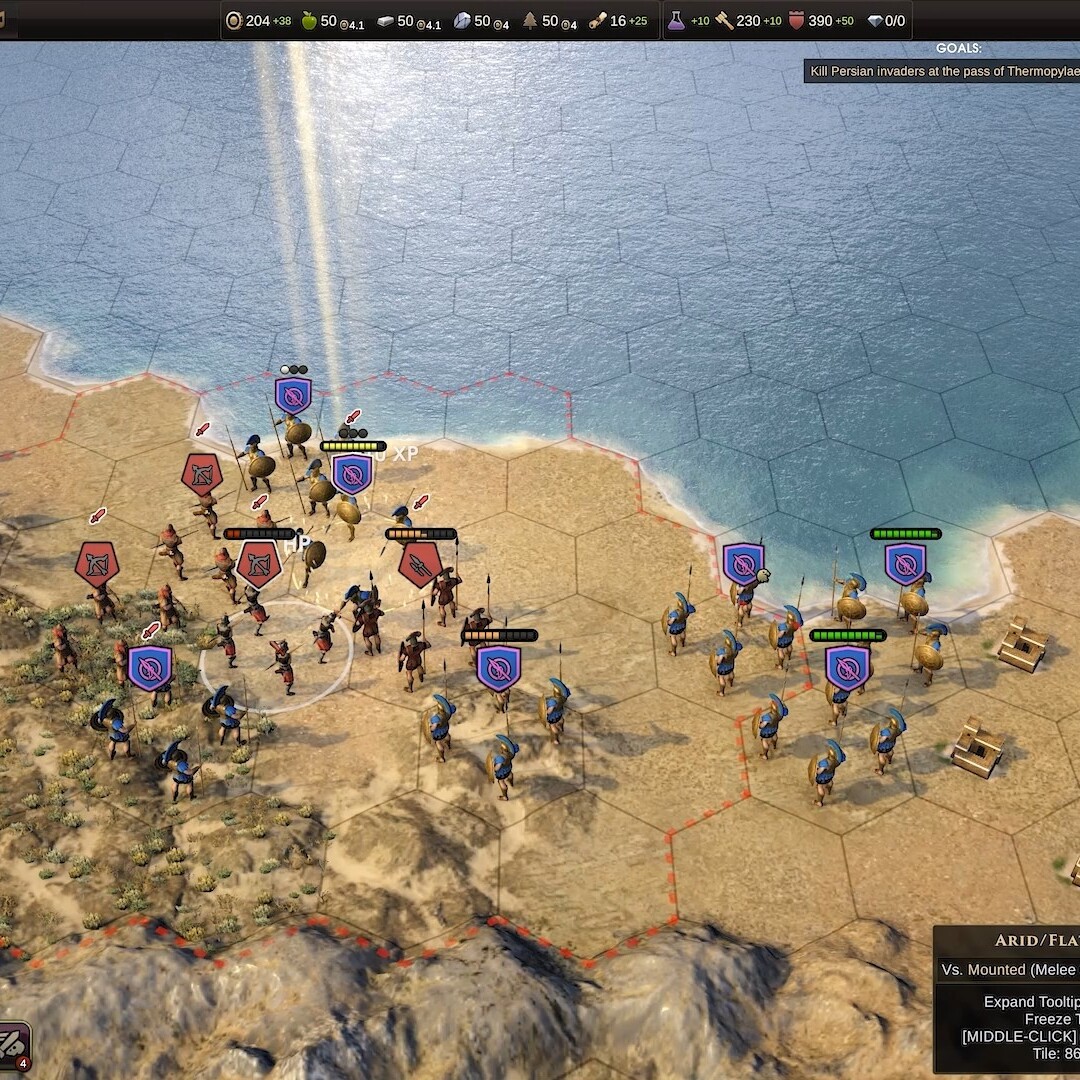
Task: Click the stone ore resource icon
Action: pos(461,21)
